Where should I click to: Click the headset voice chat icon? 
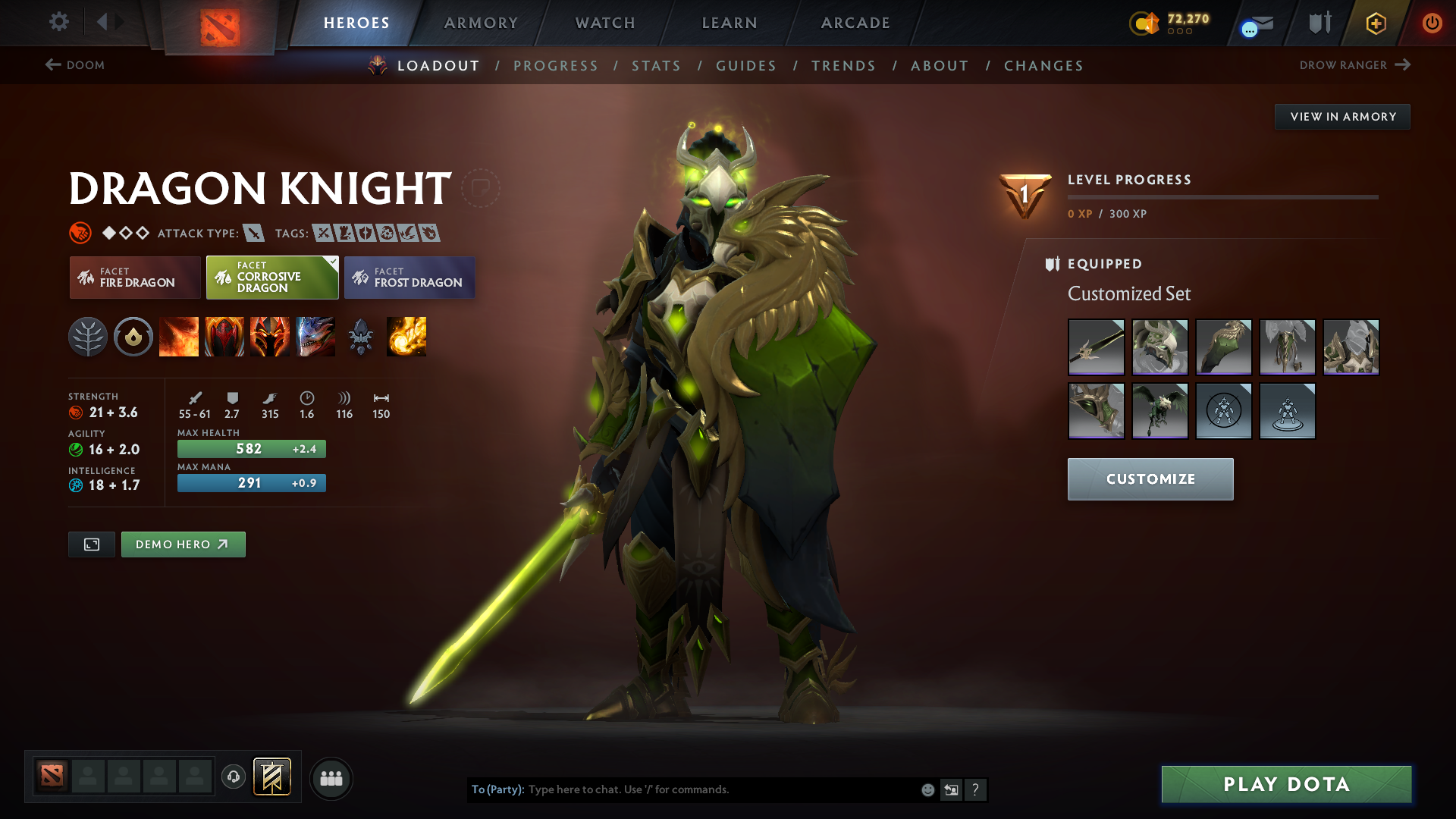[233, 778]
